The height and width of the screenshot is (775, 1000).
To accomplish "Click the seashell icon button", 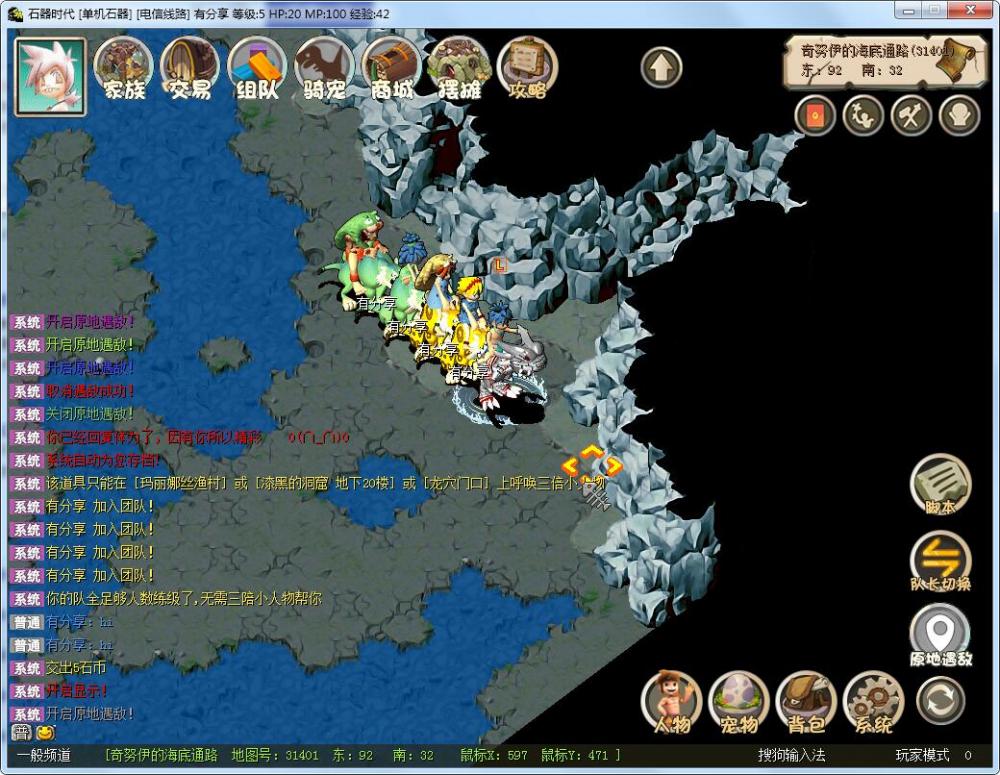I will (959, 116).
